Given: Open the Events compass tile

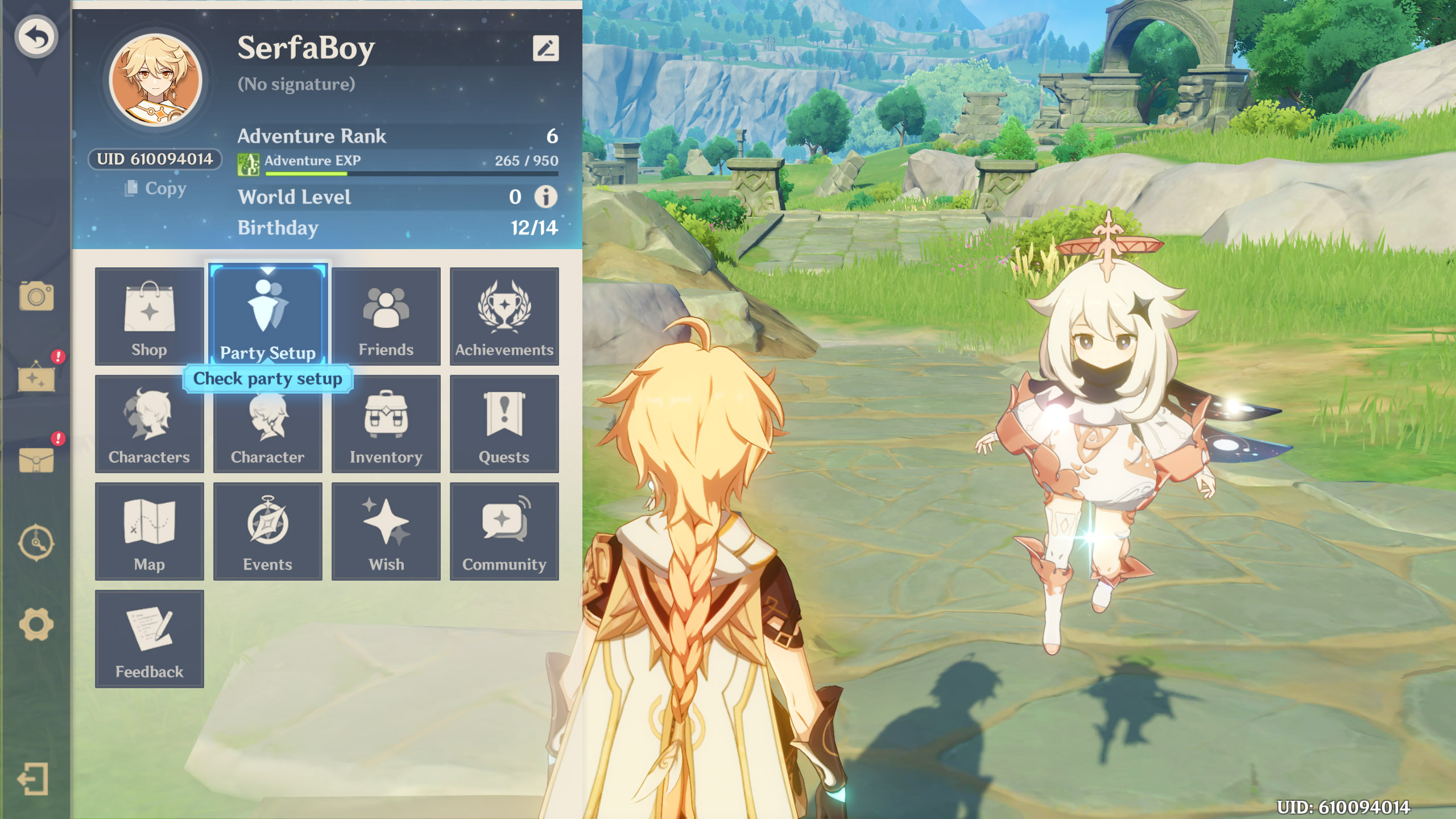Looking at the screenshot, I should pos(267,531).
